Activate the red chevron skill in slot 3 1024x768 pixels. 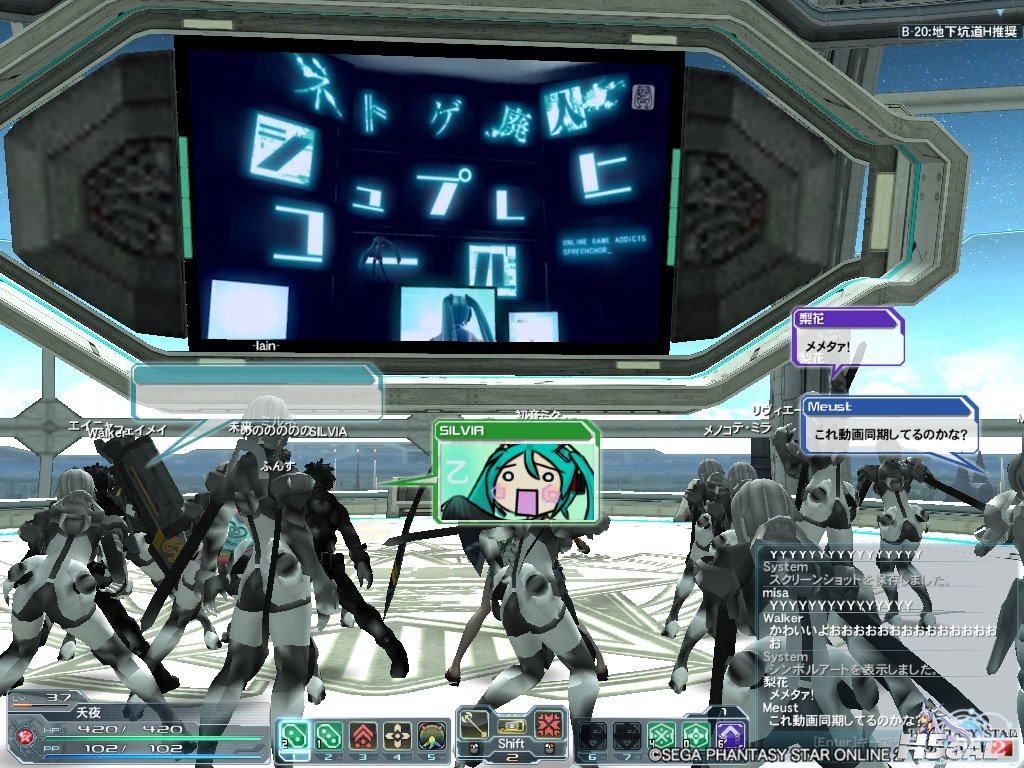(362, 735)
